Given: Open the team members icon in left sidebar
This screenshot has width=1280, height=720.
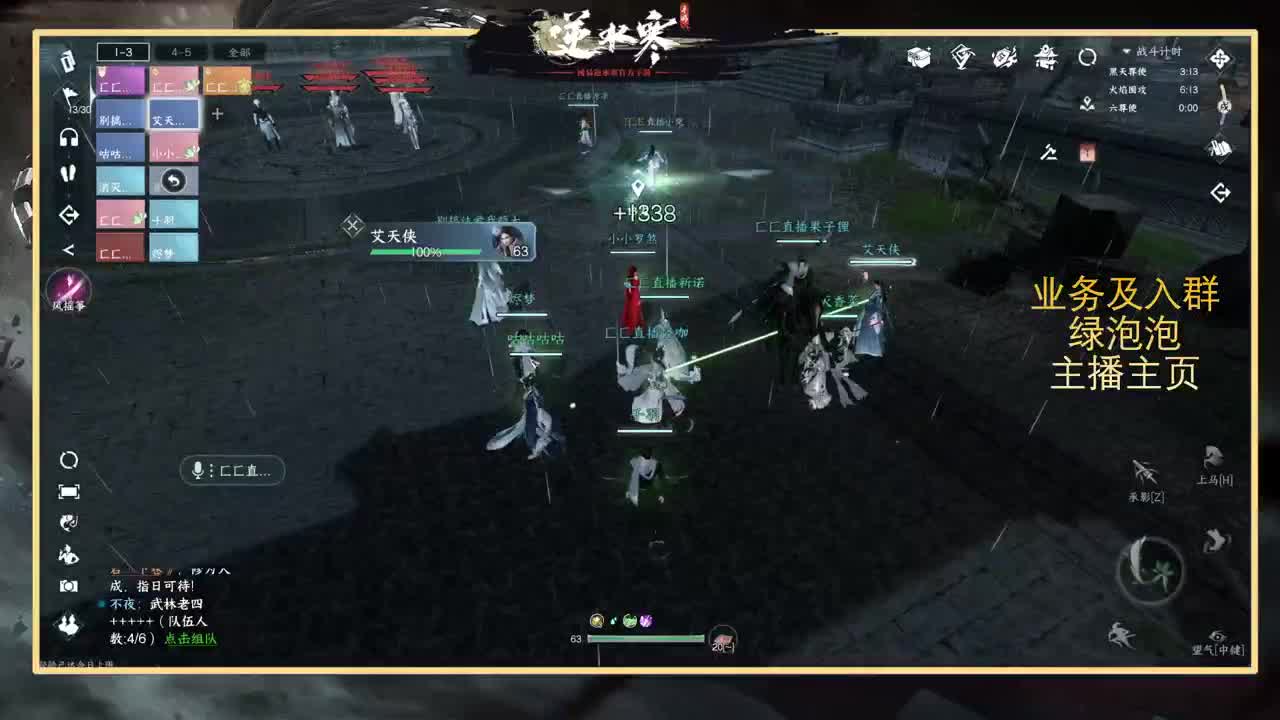Looking at the screenshot, I should tap(67, 623).
